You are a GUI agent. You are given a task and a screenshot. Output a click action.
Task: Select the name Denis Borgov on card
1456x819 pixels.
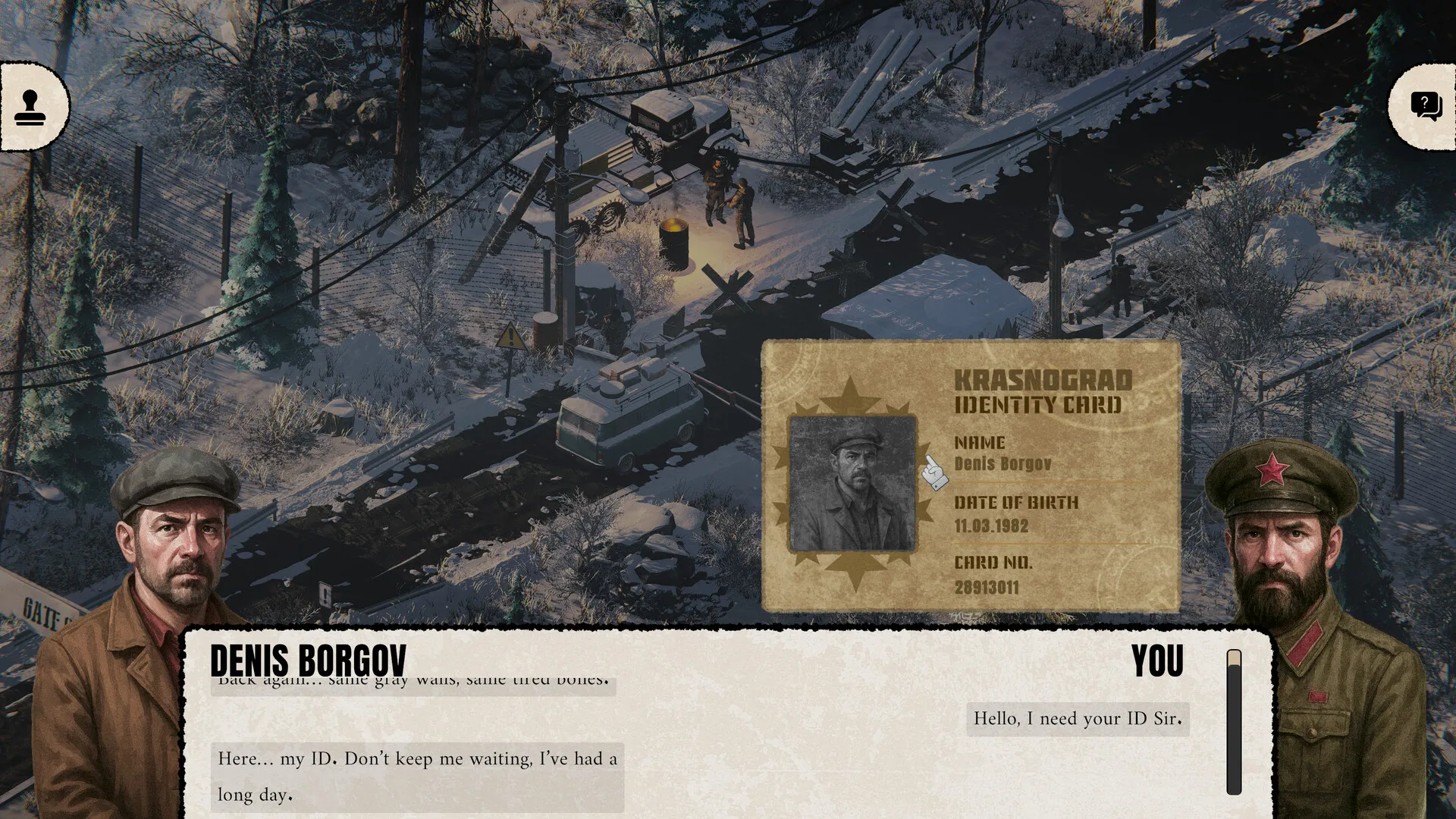pos(1003,463)
